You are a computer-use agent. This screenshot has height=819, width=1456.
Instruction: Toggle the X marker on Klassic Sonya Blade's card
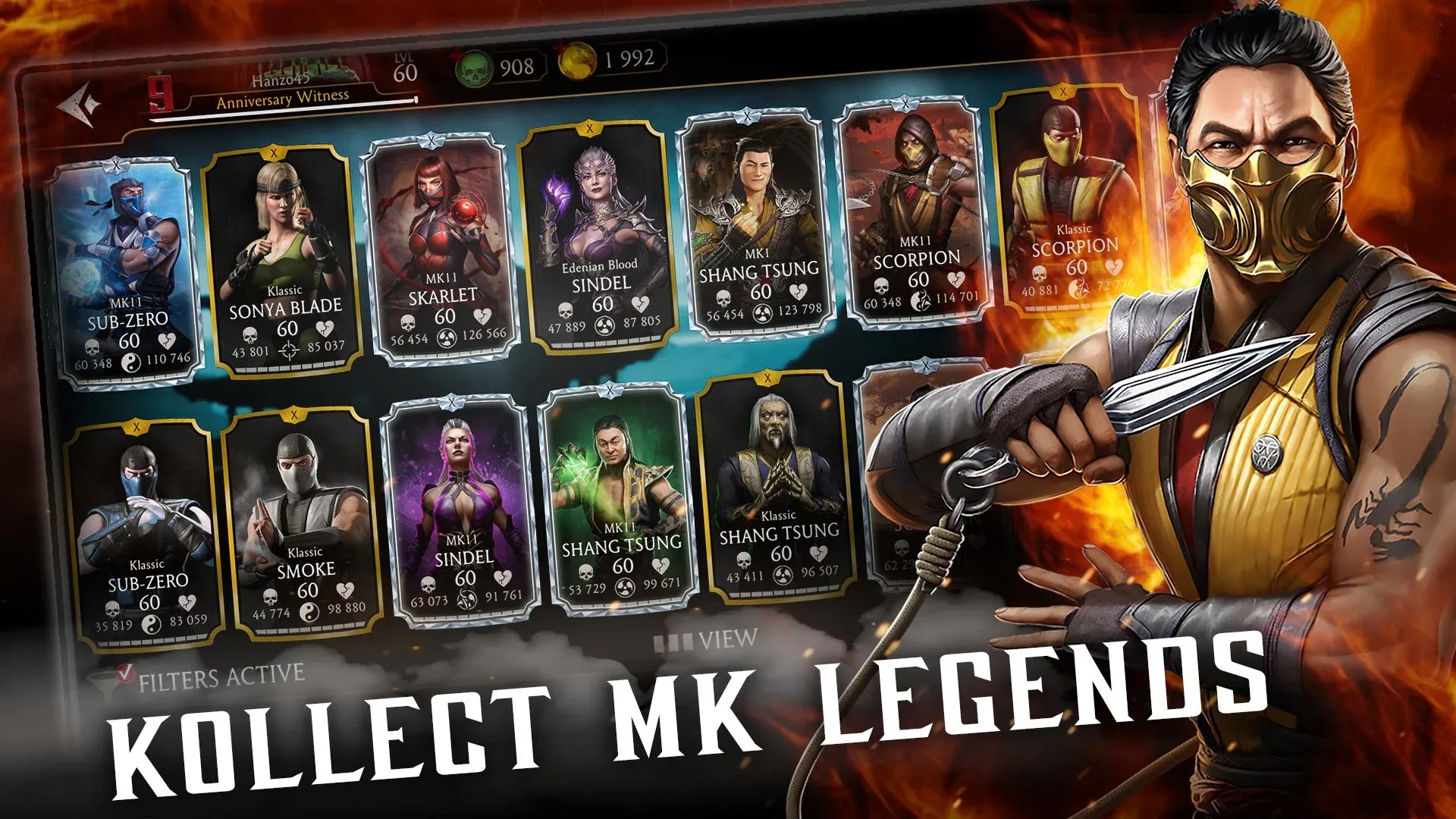click(x=274, y=153)
